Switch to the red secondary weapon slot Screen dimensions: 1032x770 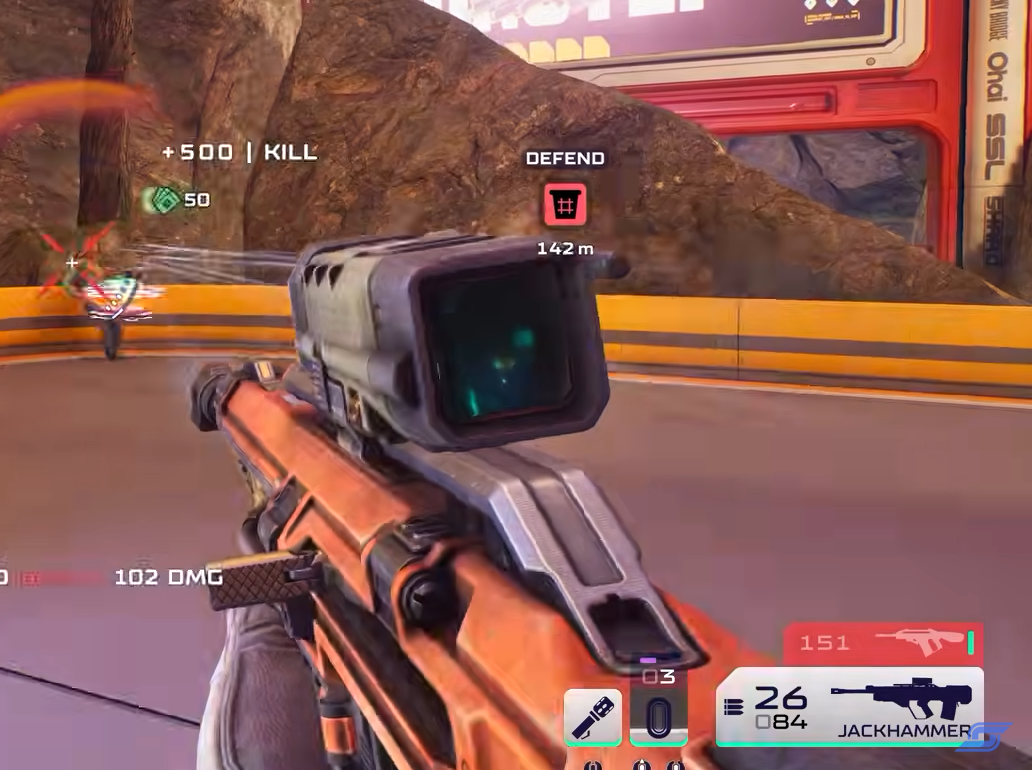click(x=883, y=643)
